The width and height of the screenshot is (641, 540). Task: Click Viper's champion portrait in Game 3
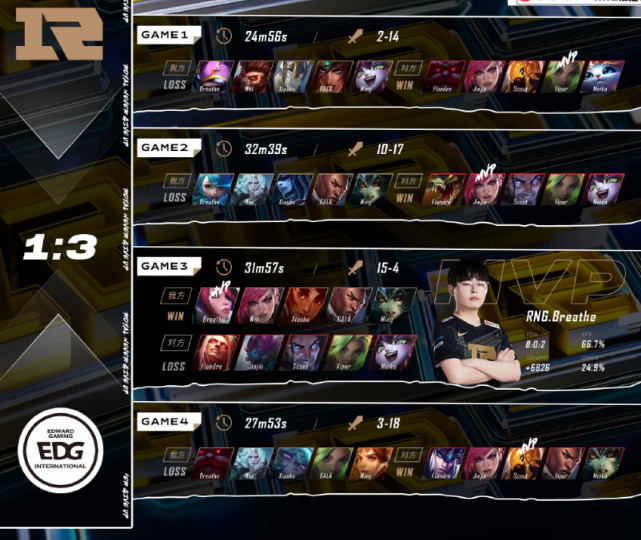point(347,351)
